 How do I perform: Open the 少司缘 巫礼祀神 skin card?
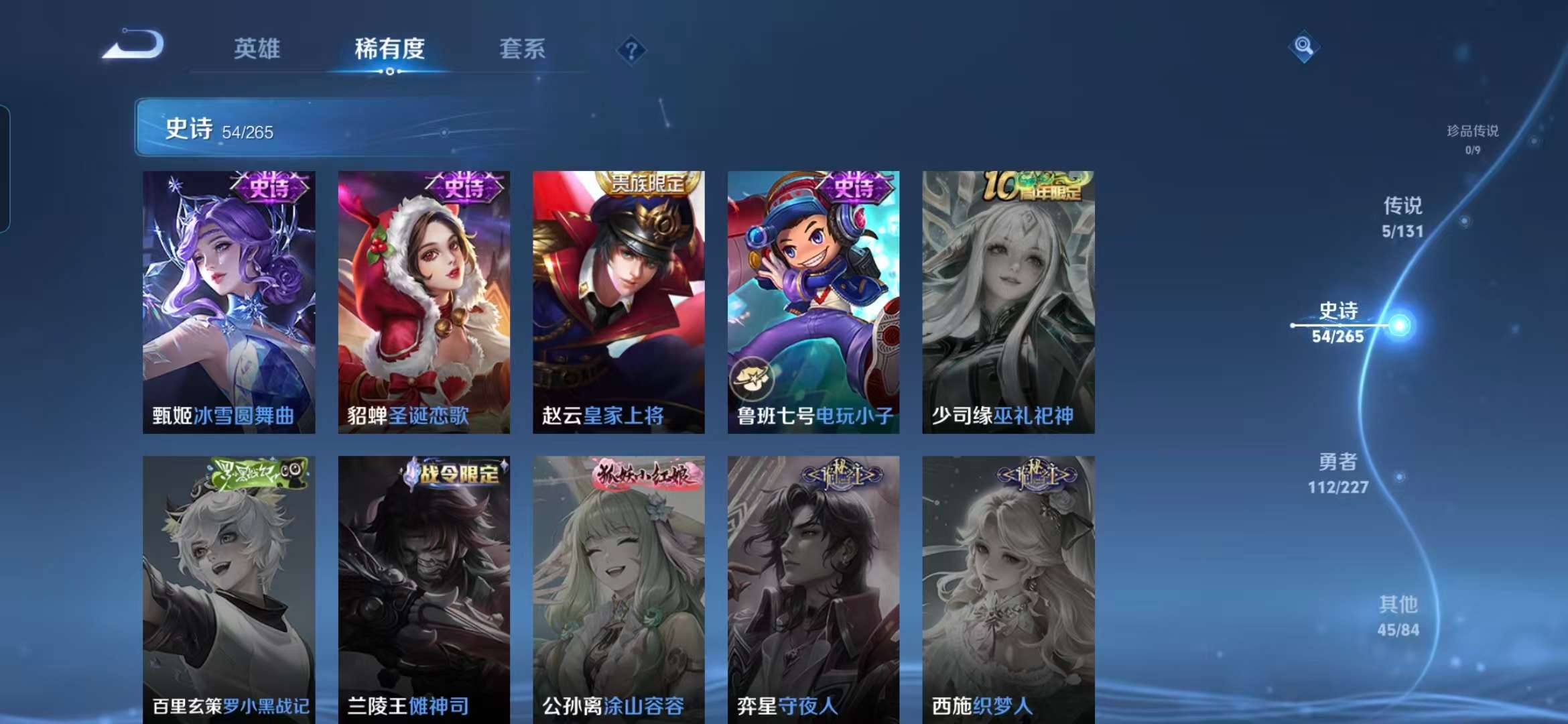pyautogui.click(x=1008, y=302)
